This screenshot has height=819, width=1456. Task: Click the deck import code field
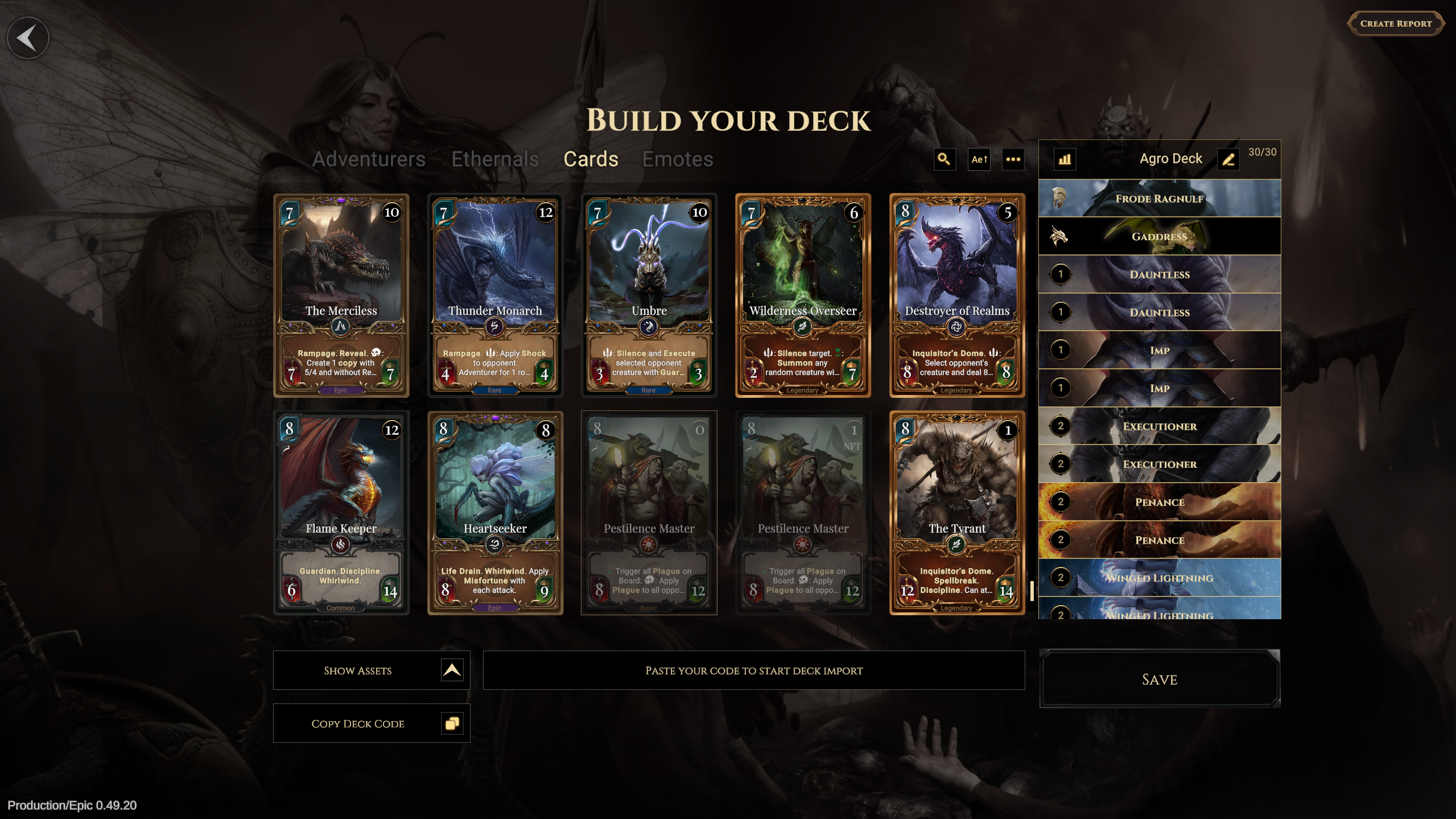pos(754,670)
